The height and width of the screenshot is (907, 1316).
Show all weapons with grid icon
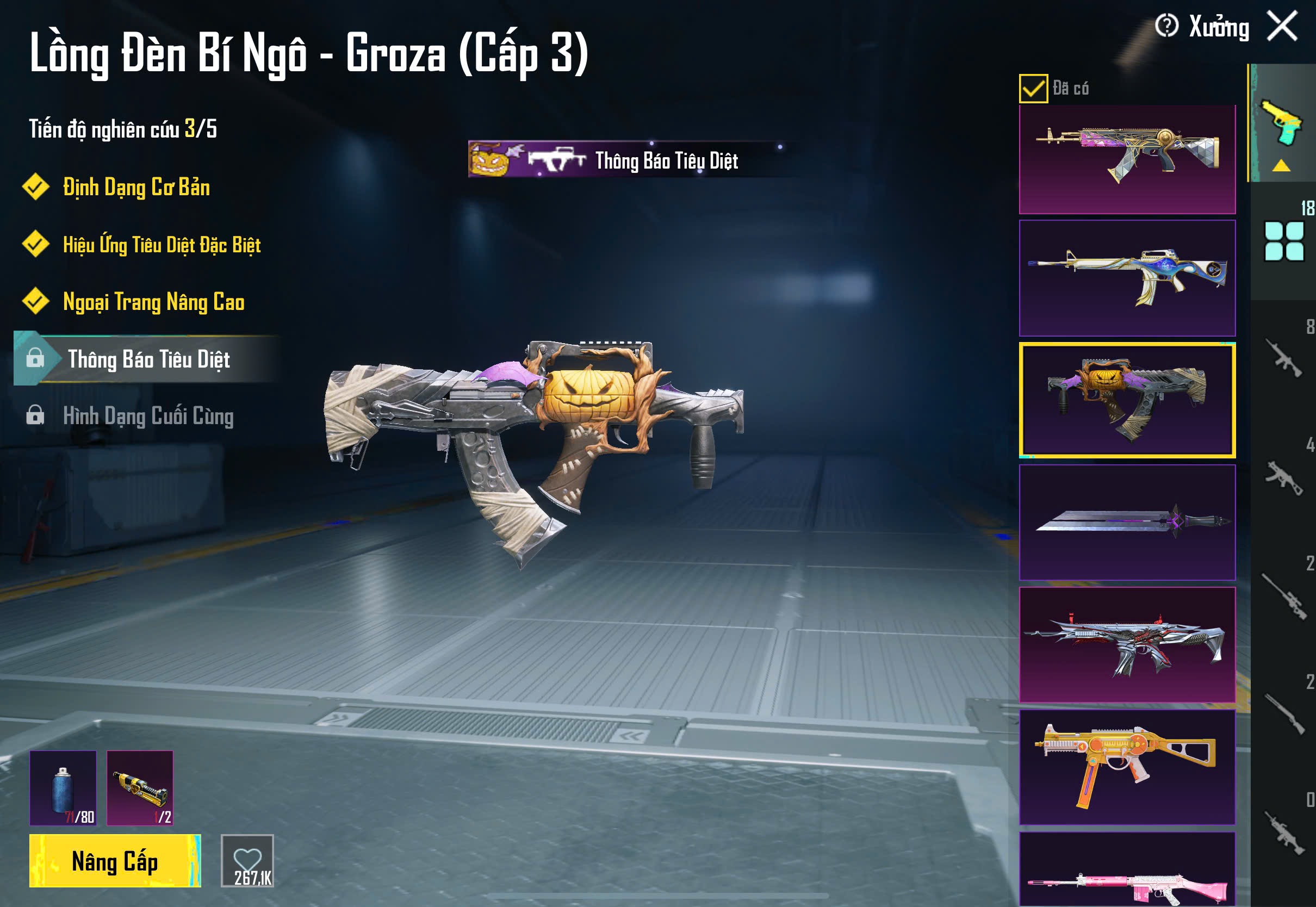point(1283,241)
